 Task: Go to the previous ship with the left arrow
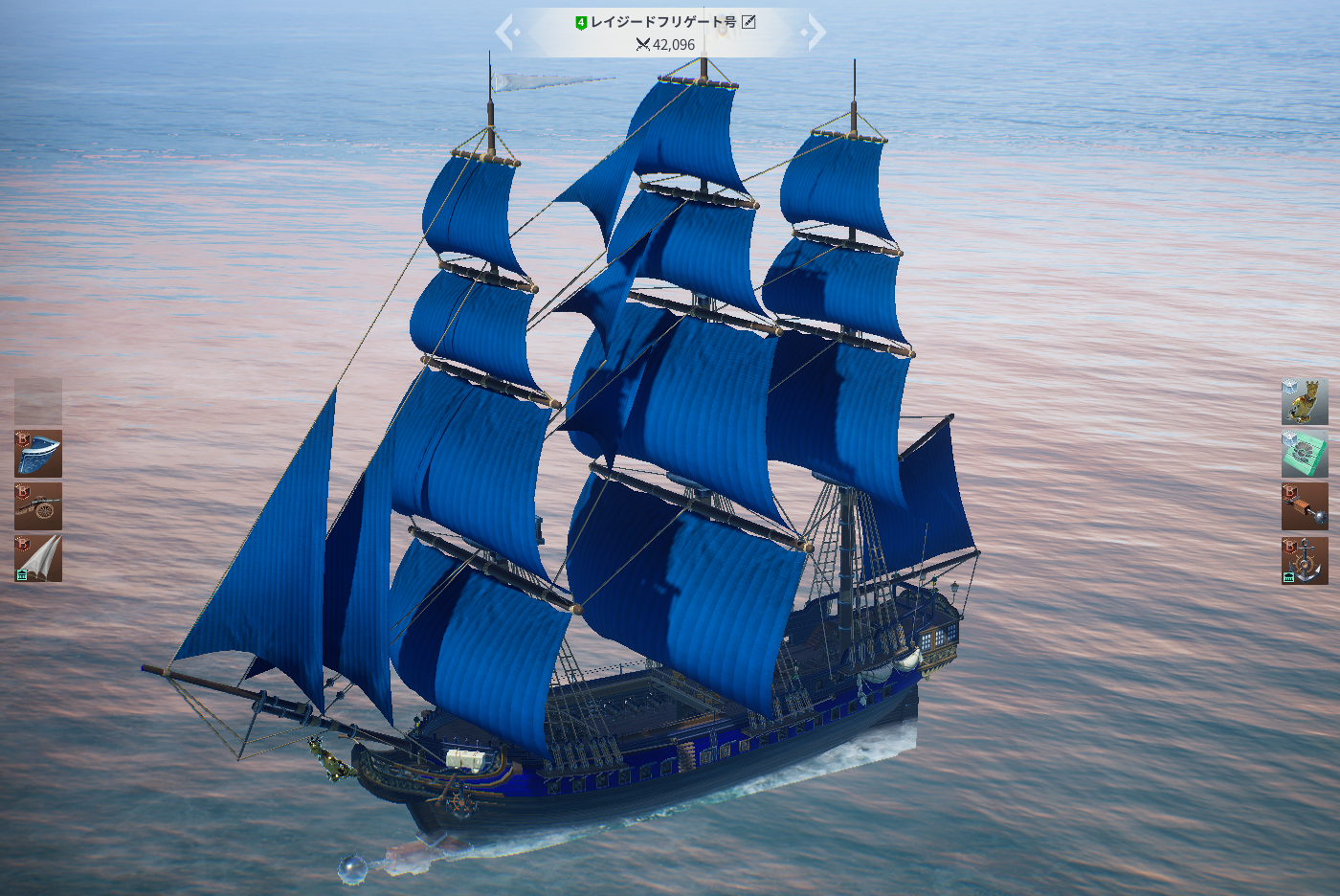505,33
